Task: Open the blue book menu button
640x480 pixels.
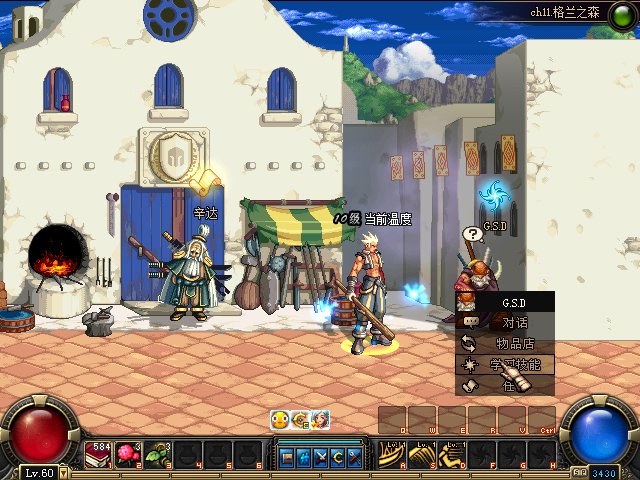Action: point(288,457)
